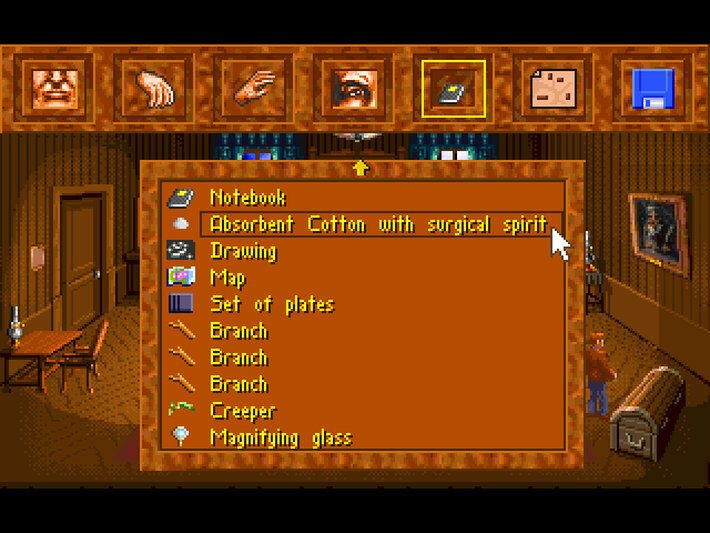
Task: Choose the Creeper from the inventory
Action: pos(243,411)
